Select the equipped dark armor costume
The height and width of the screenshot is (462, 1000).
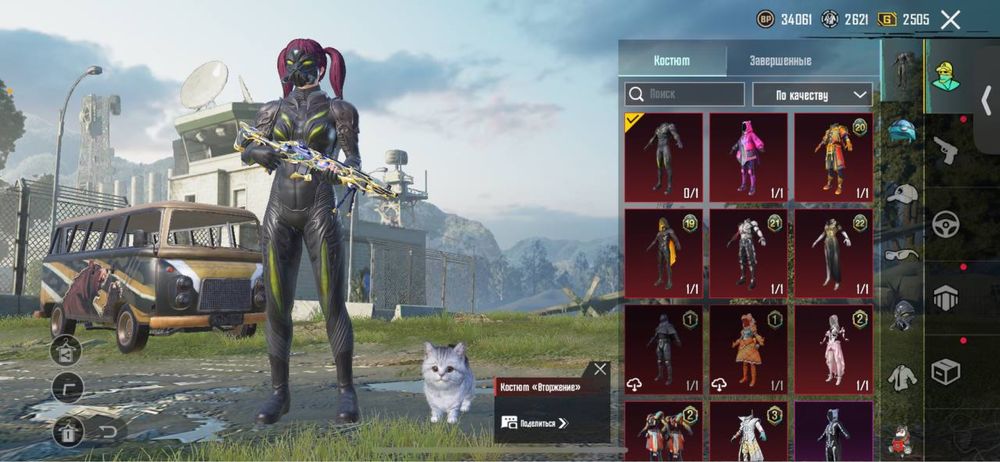(663, 157)
